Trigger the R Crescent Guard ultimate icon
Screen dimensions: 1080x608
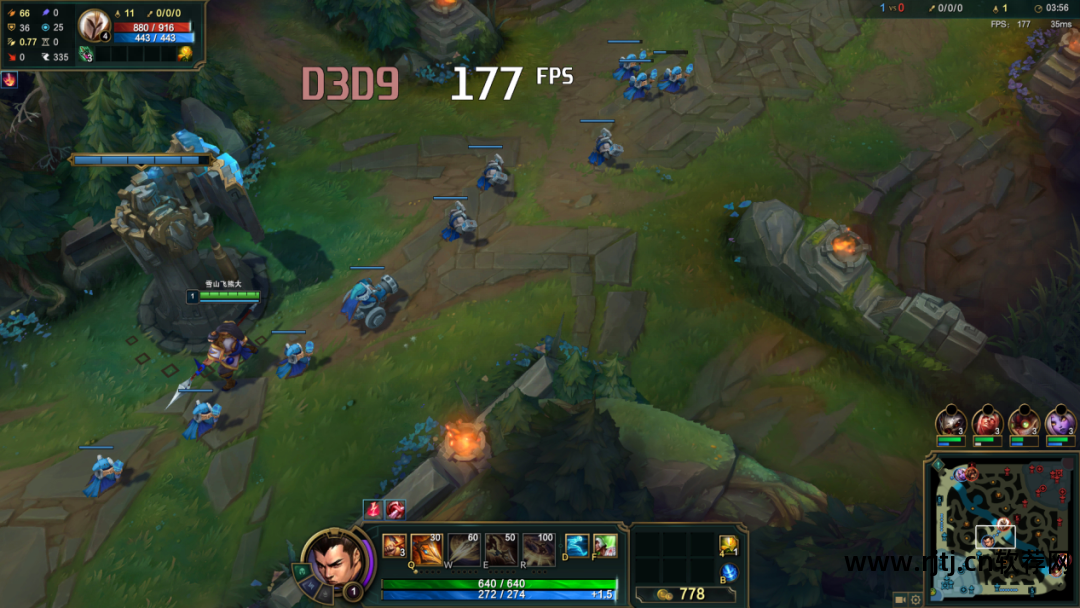pyautogui.click(x=538, y=549)
